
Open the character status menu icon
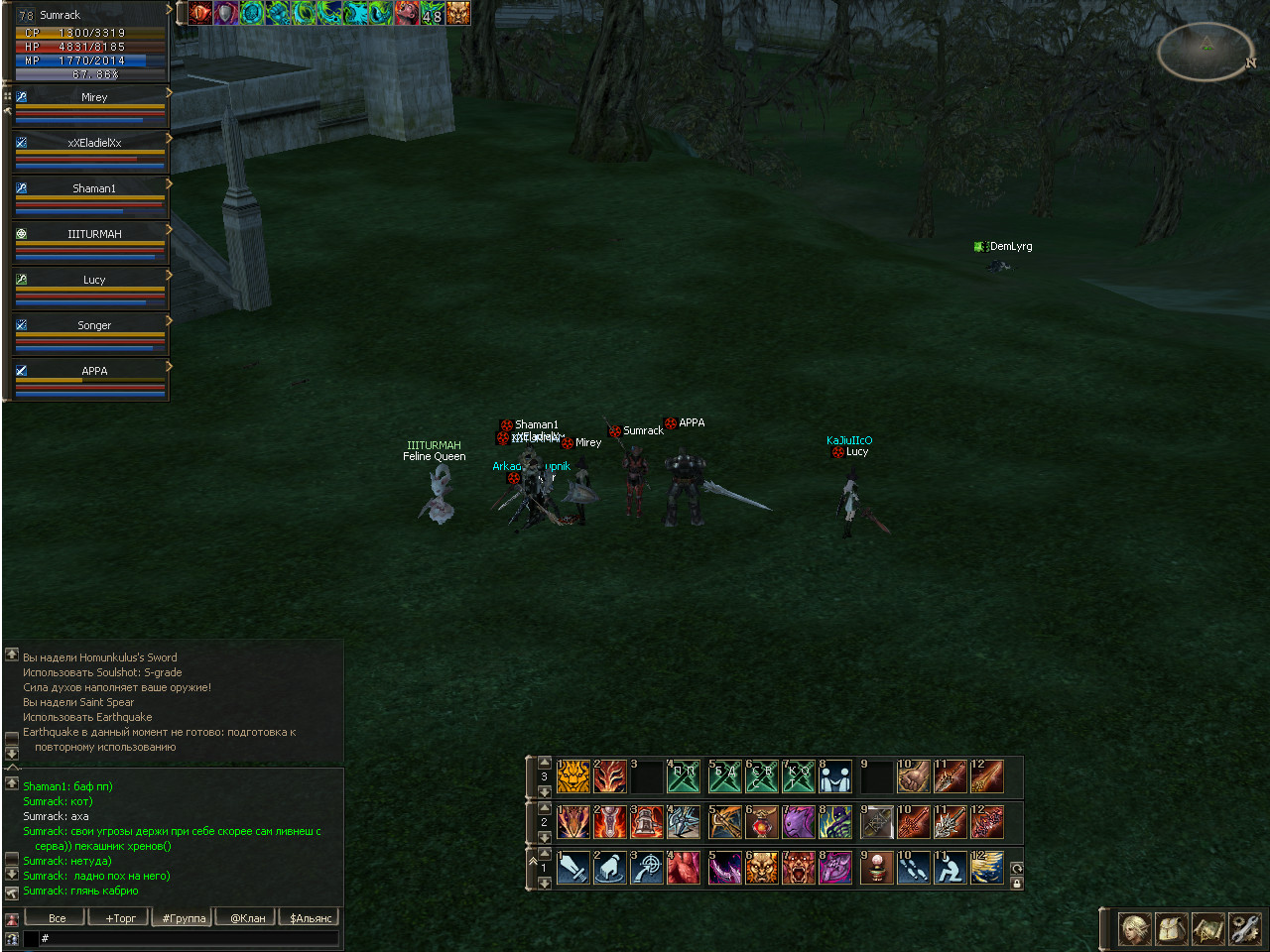click(1135, 929)
